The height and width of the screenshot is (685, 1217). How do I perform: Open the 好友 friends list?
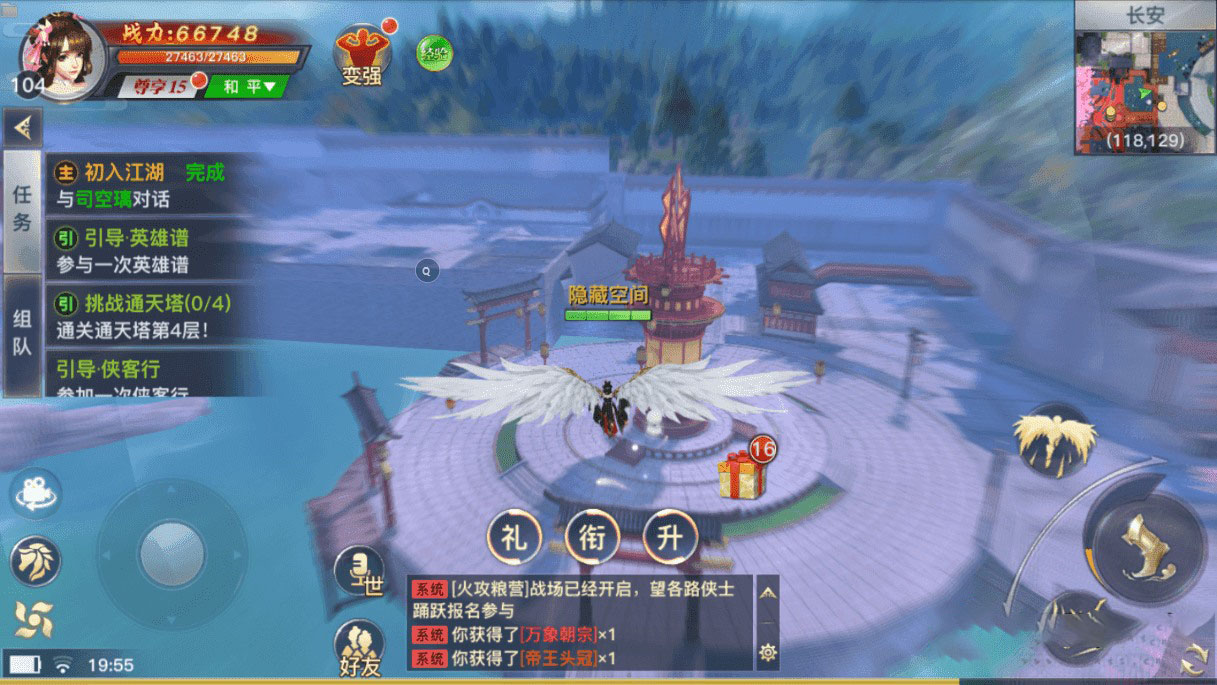pos(358,647)
